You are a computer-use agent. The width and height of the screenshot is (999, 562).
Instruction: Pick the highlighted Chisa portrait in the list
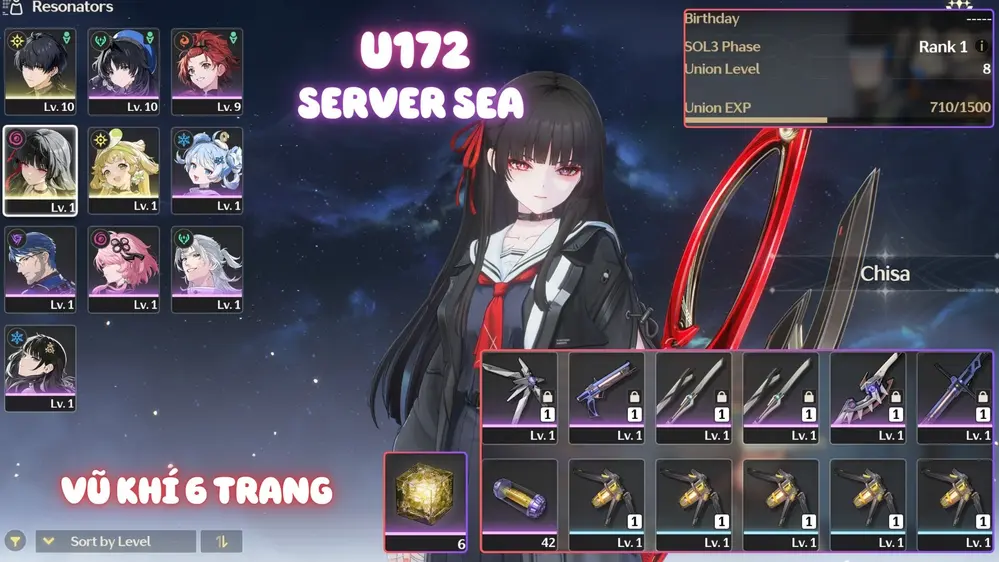pyautogui.click(x=40, y=170)
